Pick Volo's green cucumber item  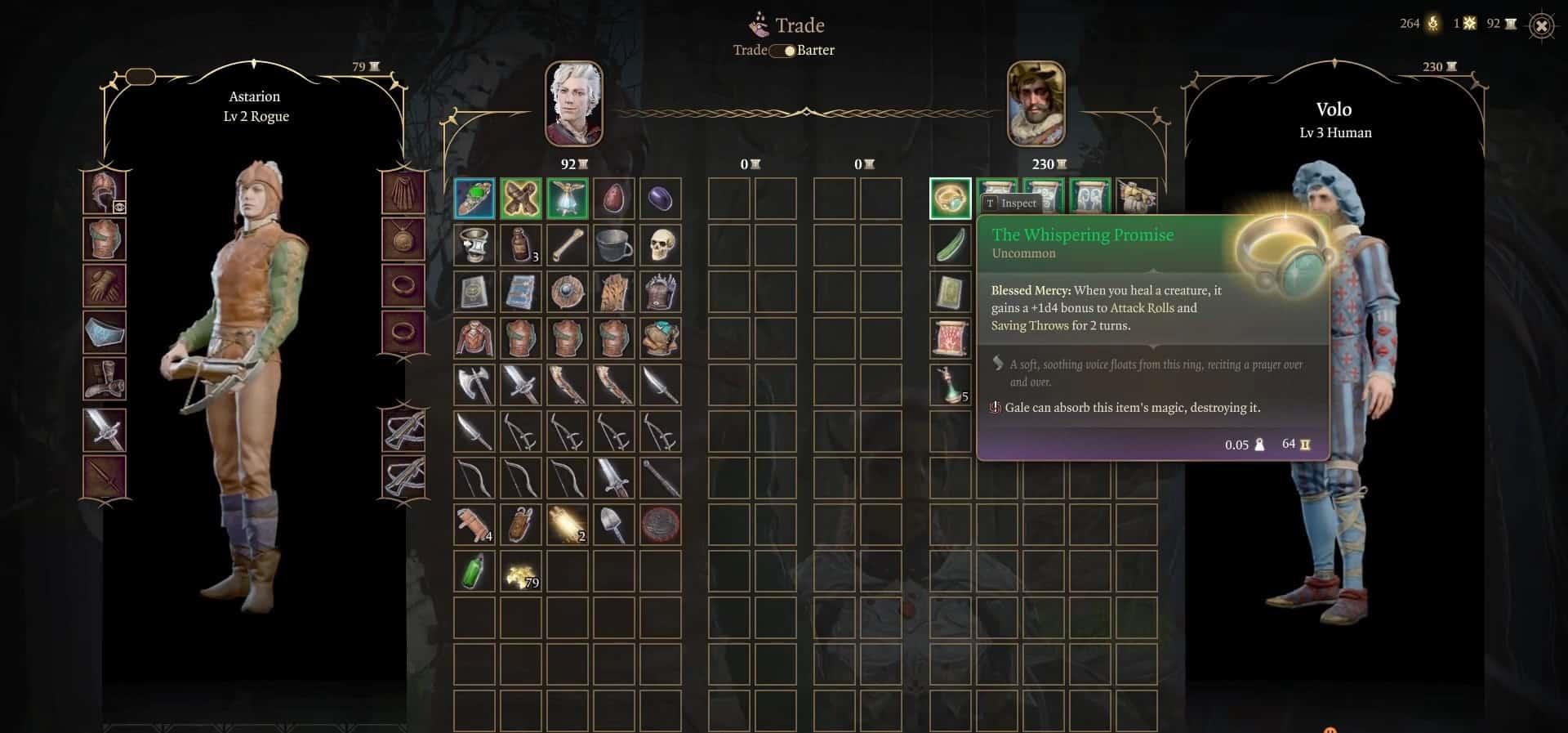click(x=951, y=245)
